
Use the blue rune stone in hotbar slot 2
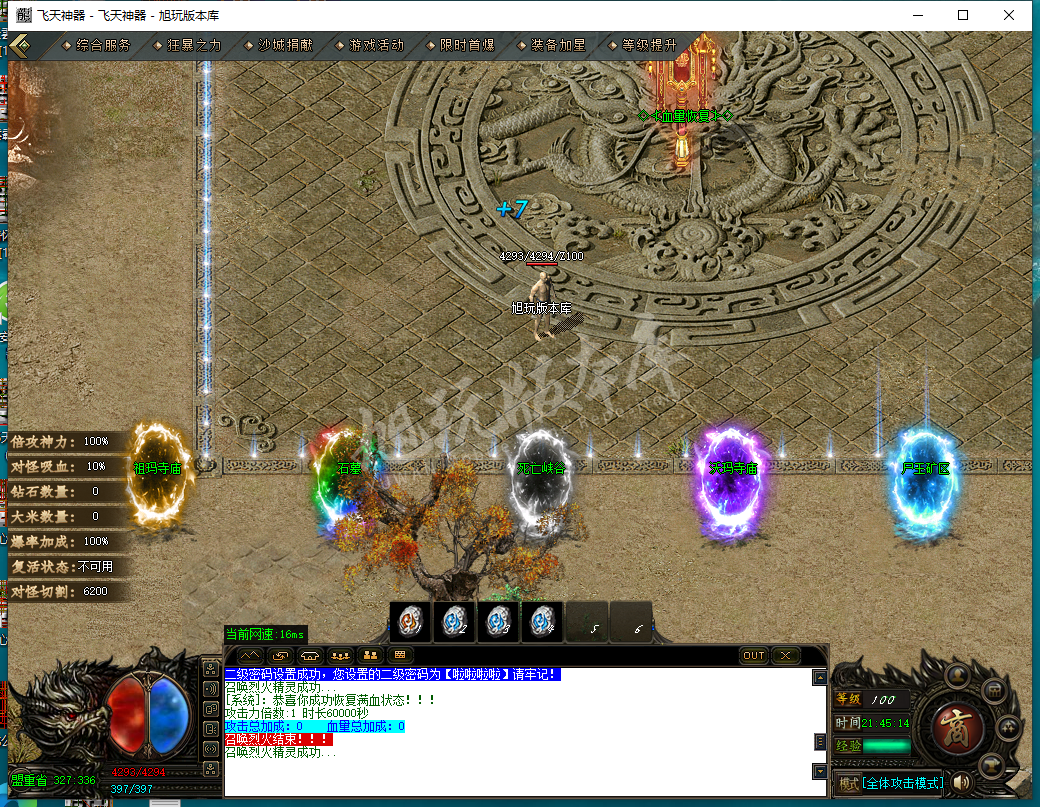pos(454,621)
